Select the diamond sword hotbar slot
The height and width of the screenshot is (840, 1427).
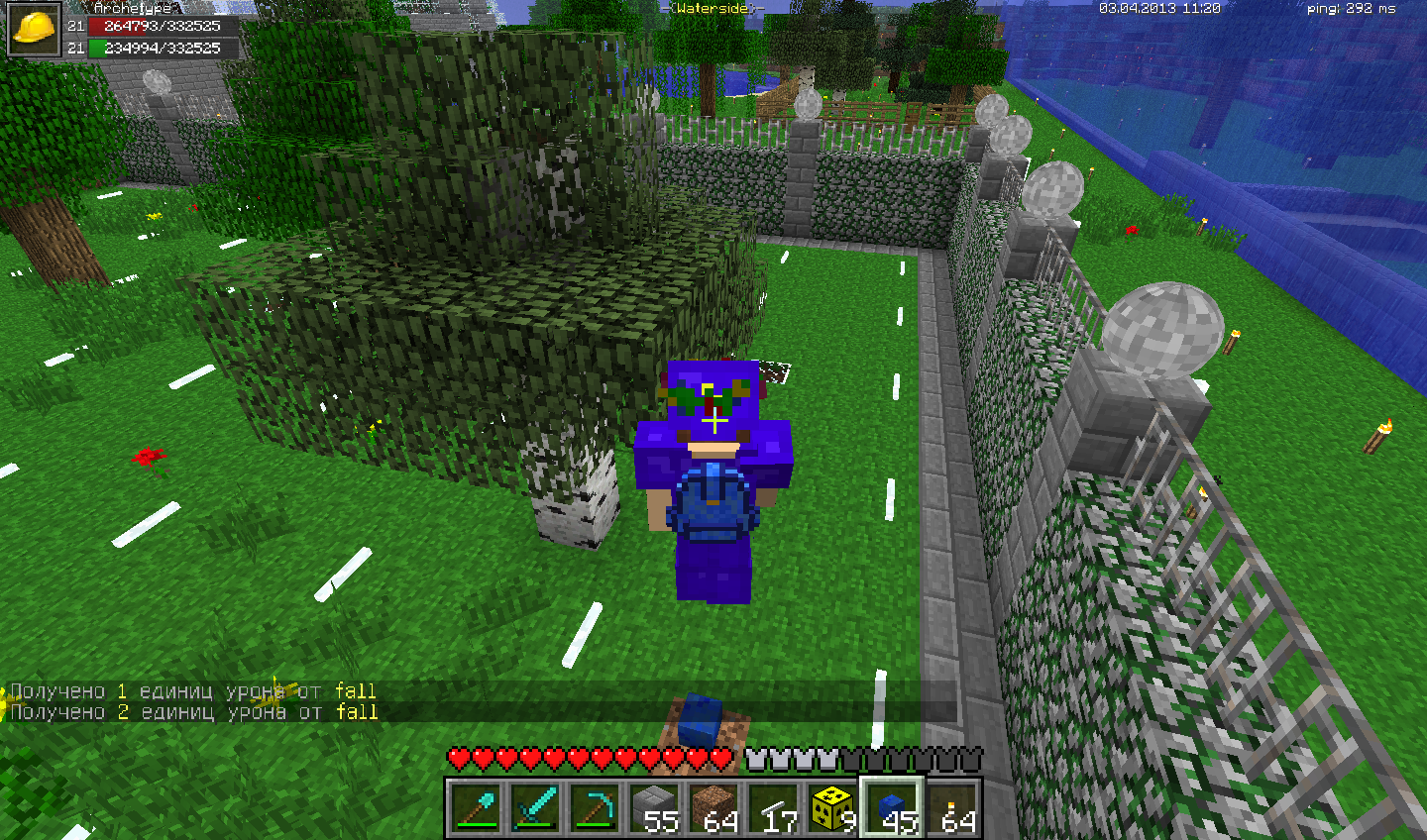[535, 806]
